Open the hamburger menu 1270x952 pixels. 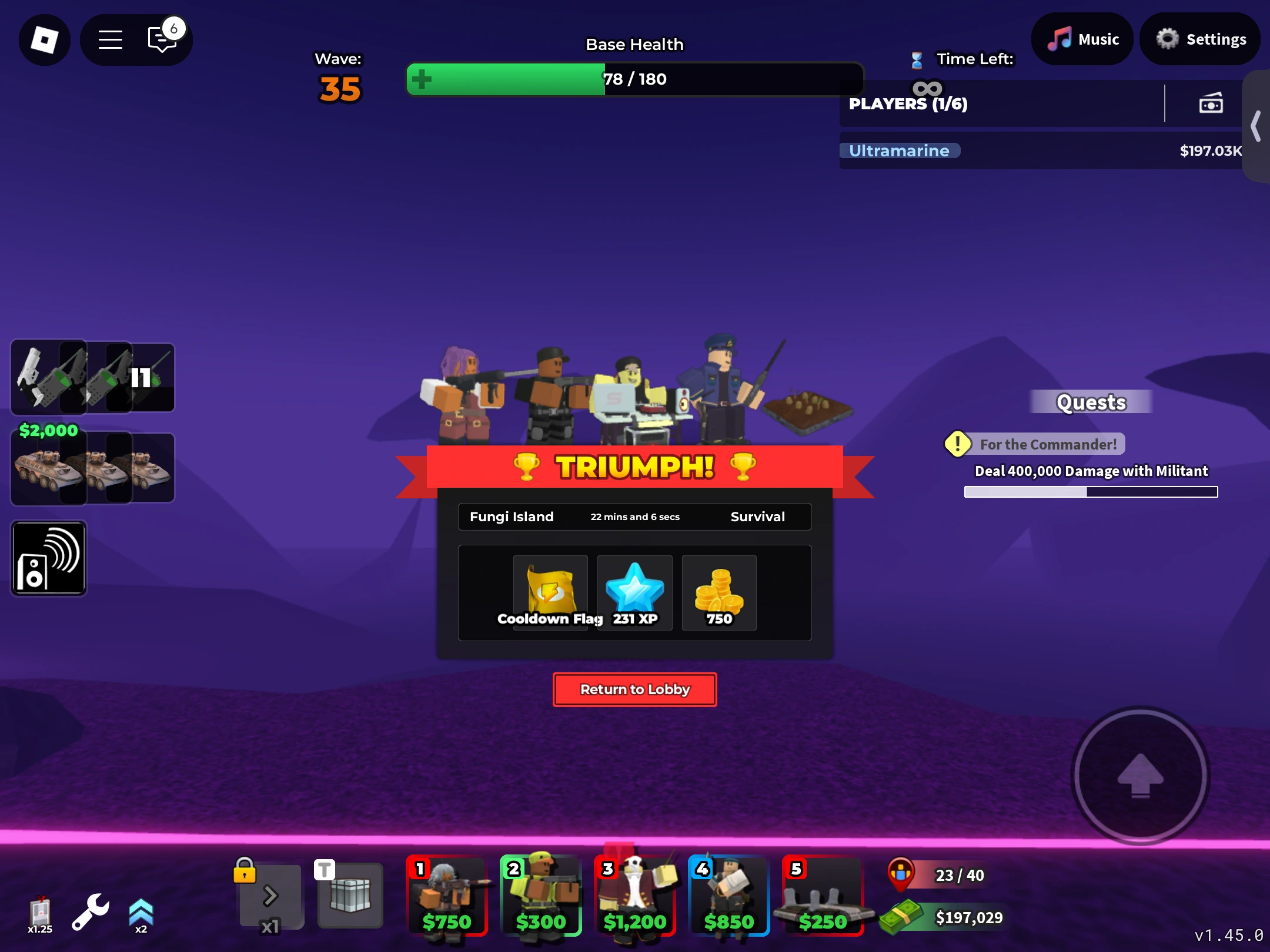pyautogui.click(x=109, y=39)
